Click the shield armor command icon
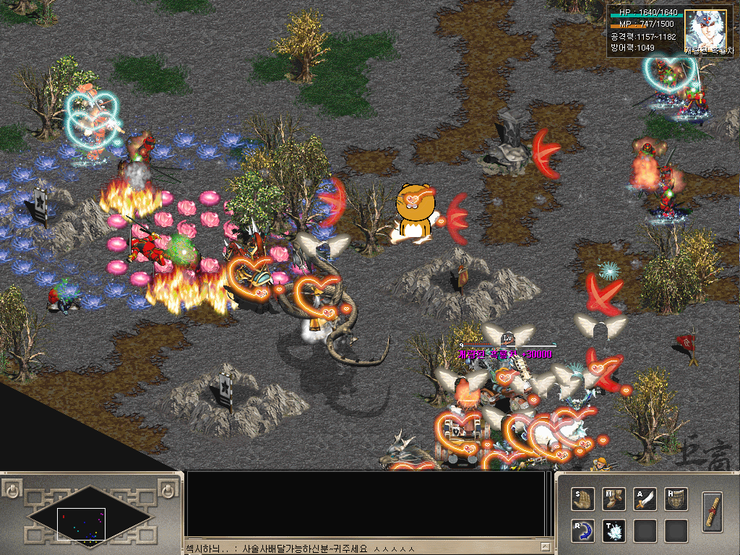Viewport: 740px width, 555px height. tap(677, 497)
